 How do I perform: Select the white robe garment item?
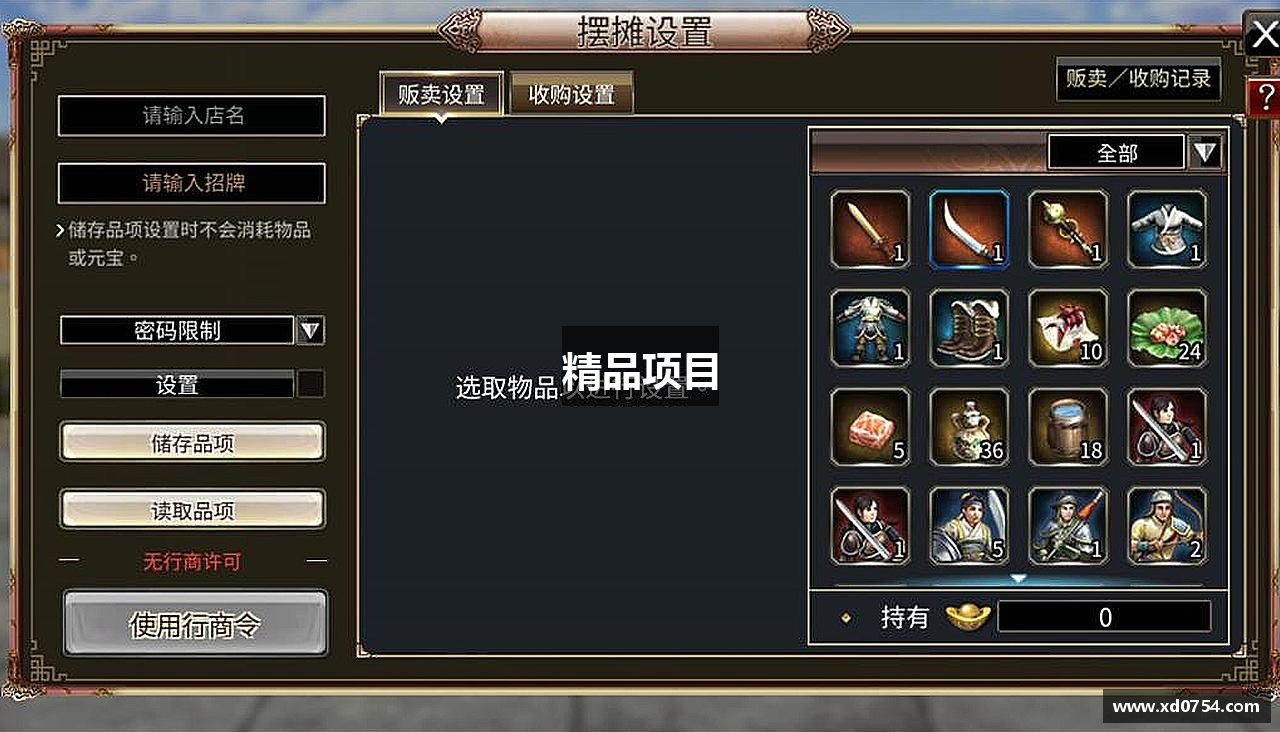click(1166, 230)
